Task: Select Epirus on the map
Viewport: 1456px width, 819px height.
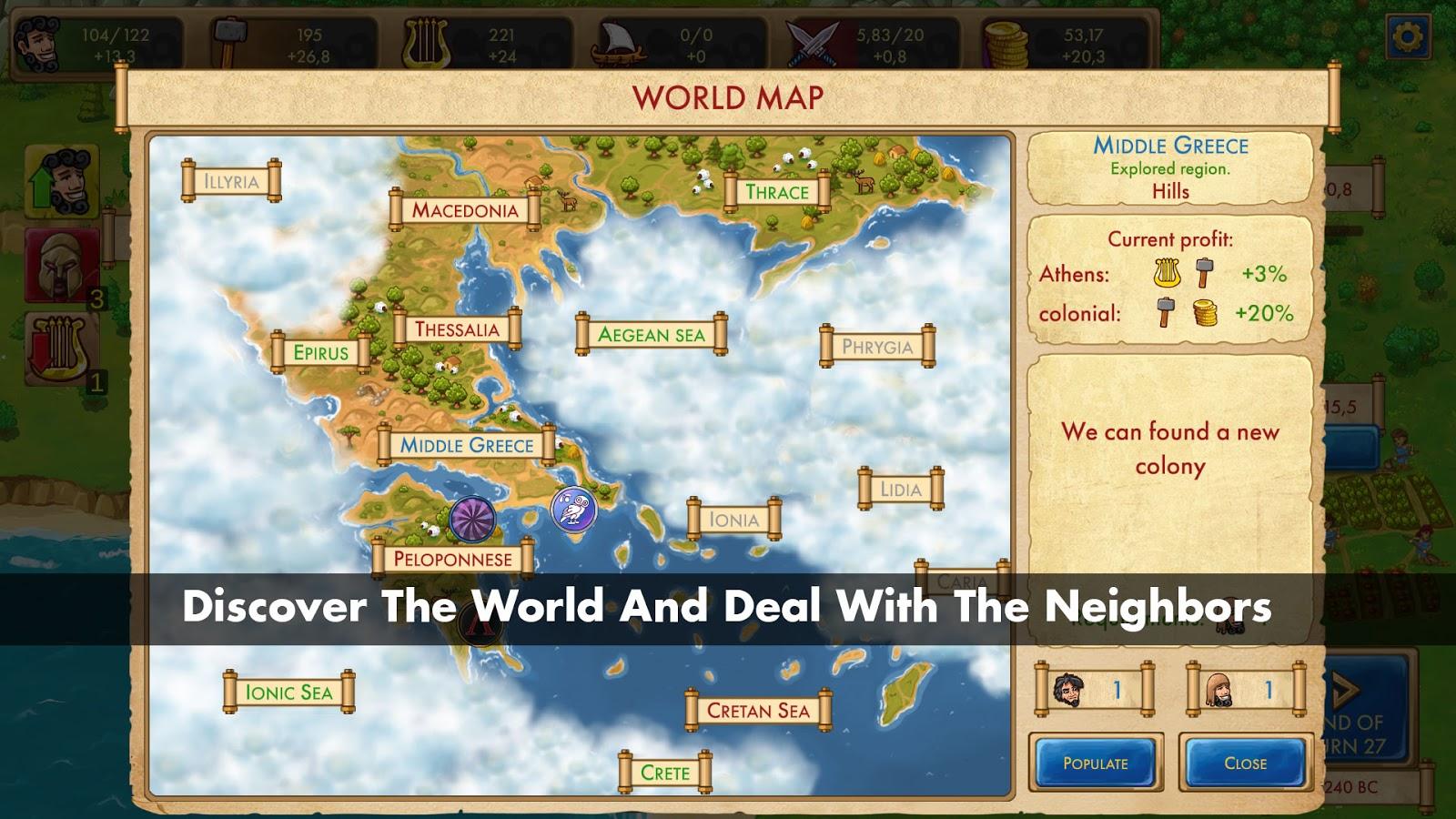Action: pos(321,353)
